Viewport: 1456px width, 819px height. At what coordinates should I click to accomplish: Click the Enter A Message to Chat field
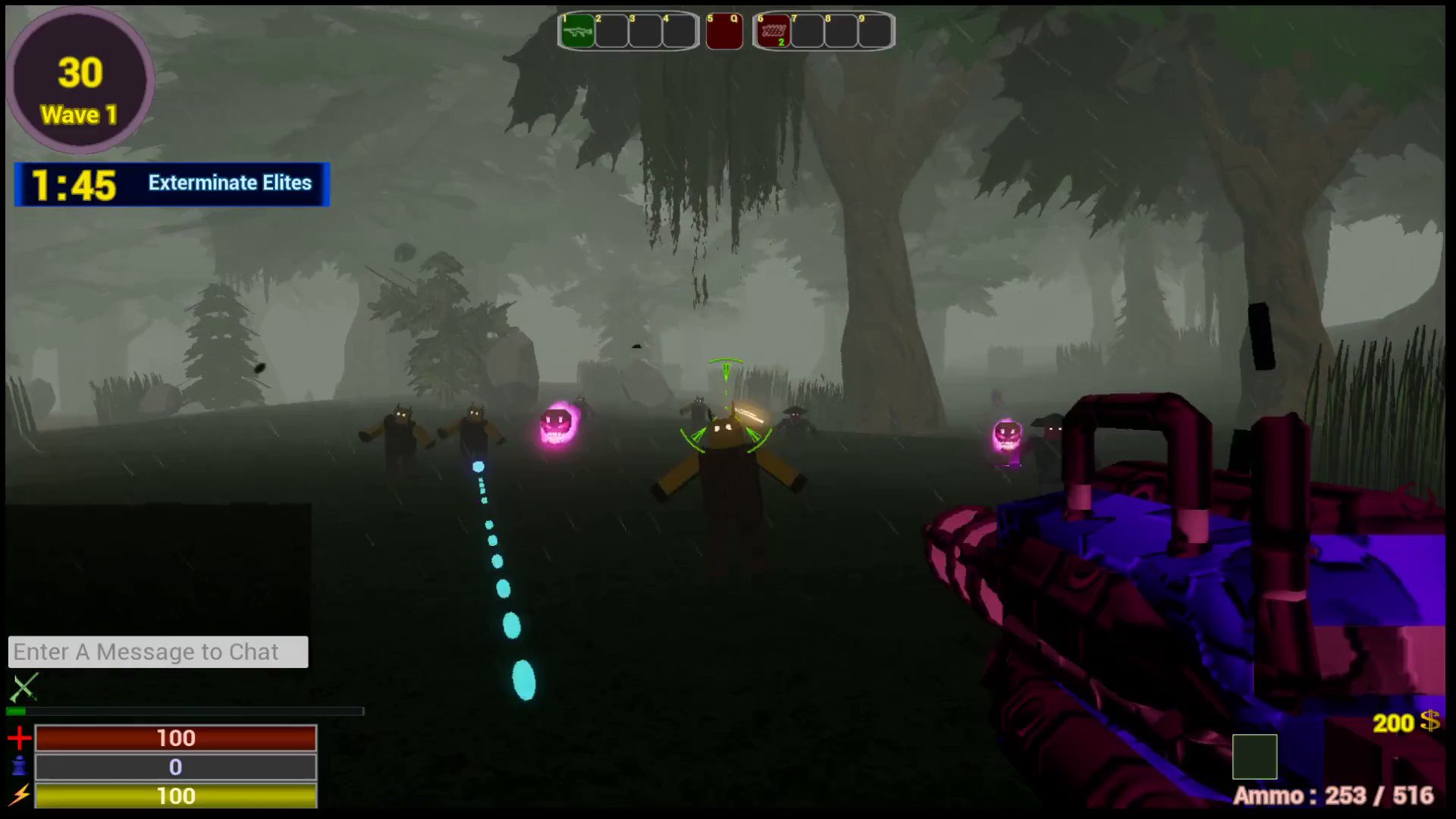click(158, 651)
